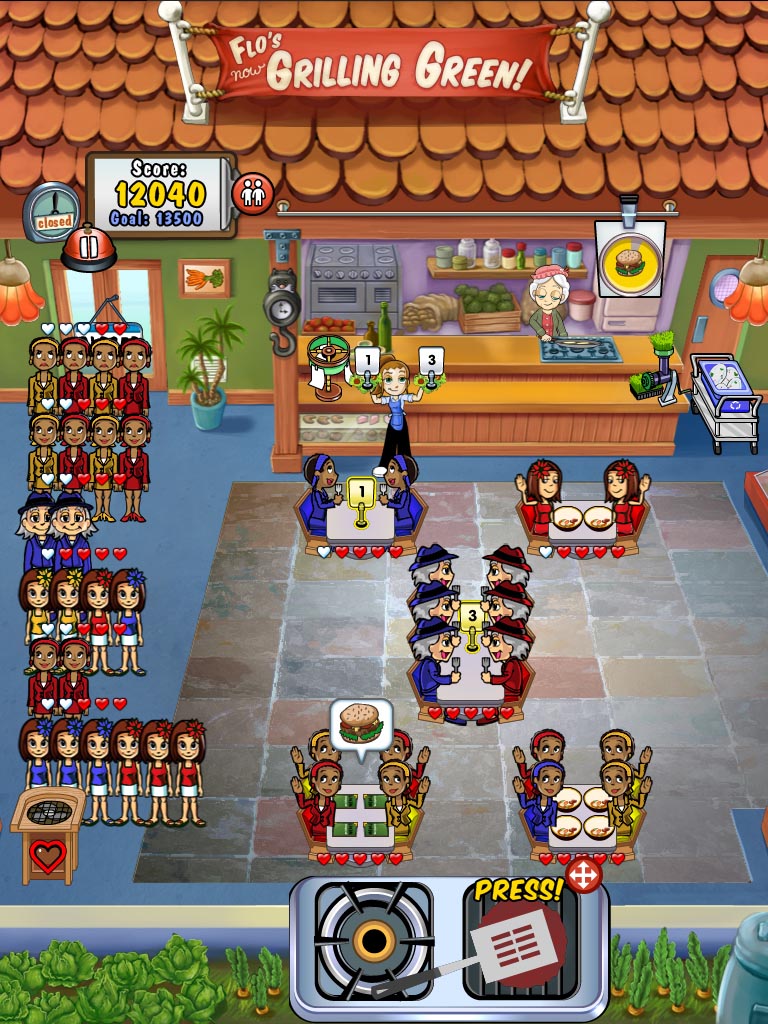
Task: Click the customers icon beside the score
Action: 252,193
